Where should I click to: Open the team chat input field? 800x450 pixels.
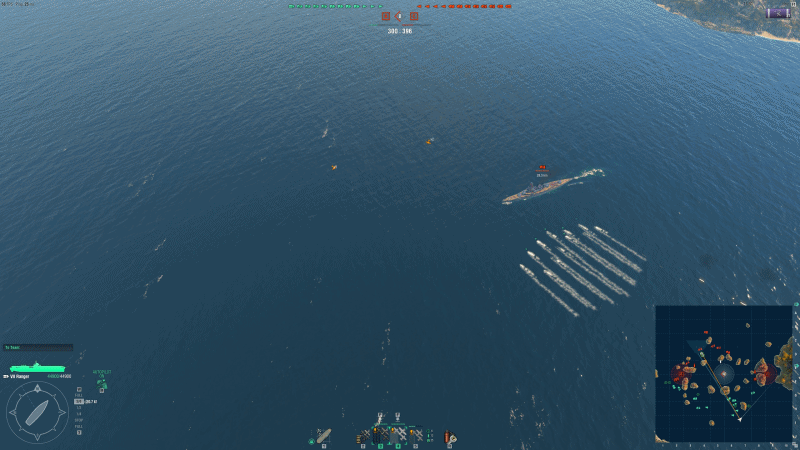38,347
